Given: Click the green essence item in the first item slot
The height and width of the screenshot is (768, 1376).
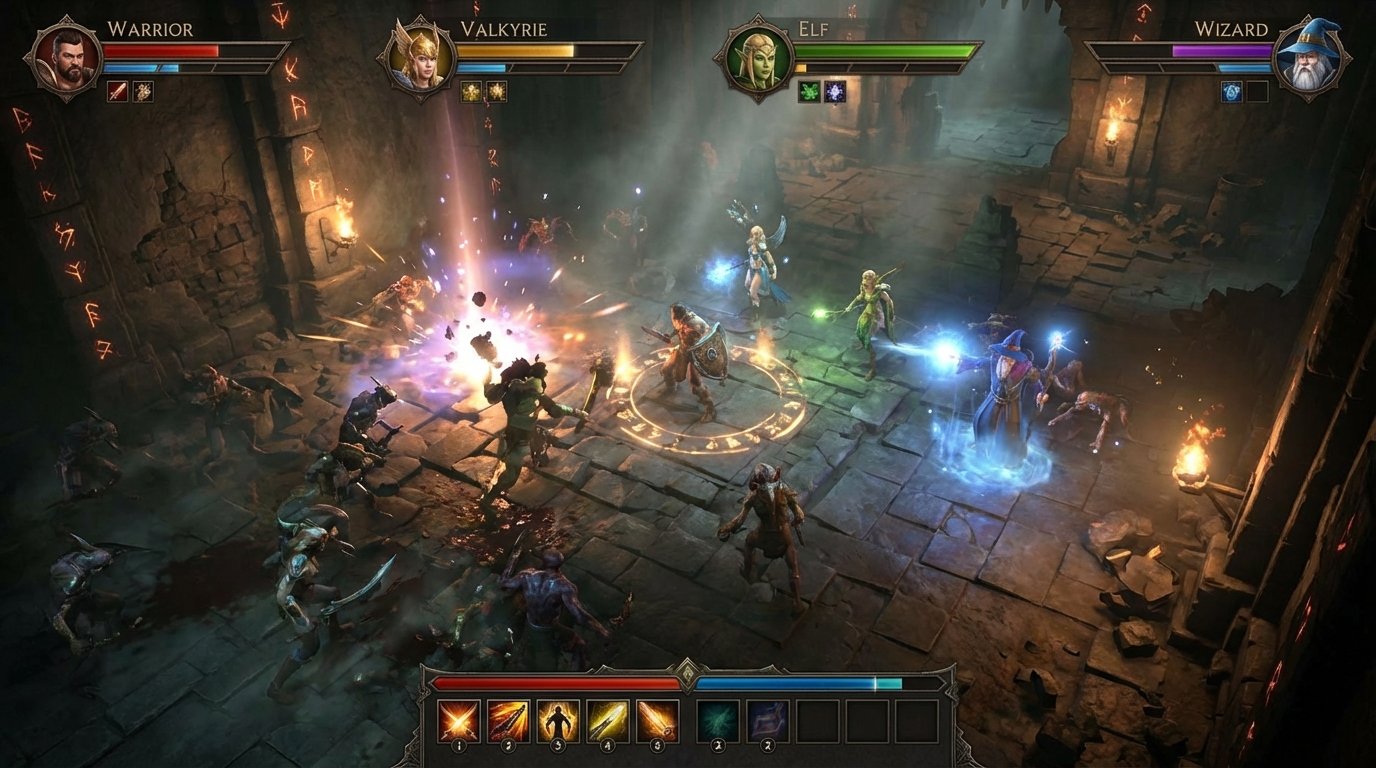Looking at the screenshot, I should (x=719, y=720).
